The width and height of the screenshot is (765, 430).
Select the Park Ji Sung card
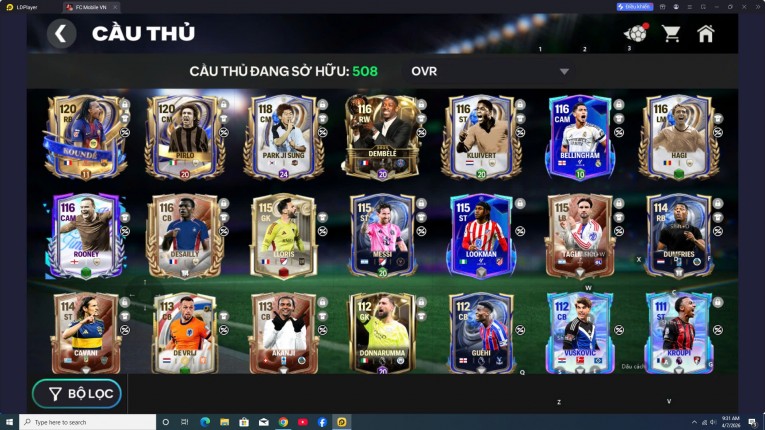[280, 137]
